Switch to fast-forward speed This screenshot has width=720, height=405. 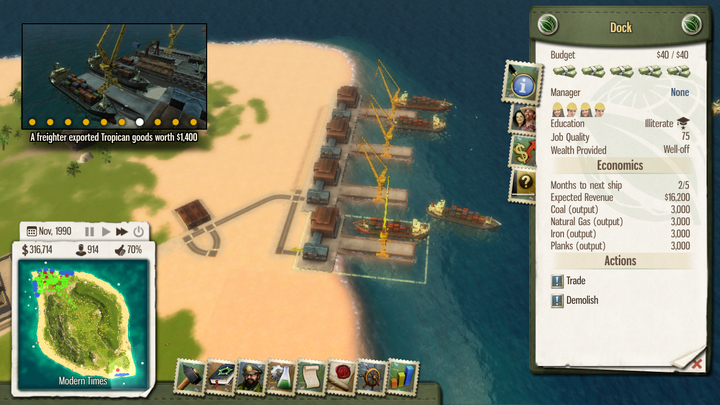(121, 231)
